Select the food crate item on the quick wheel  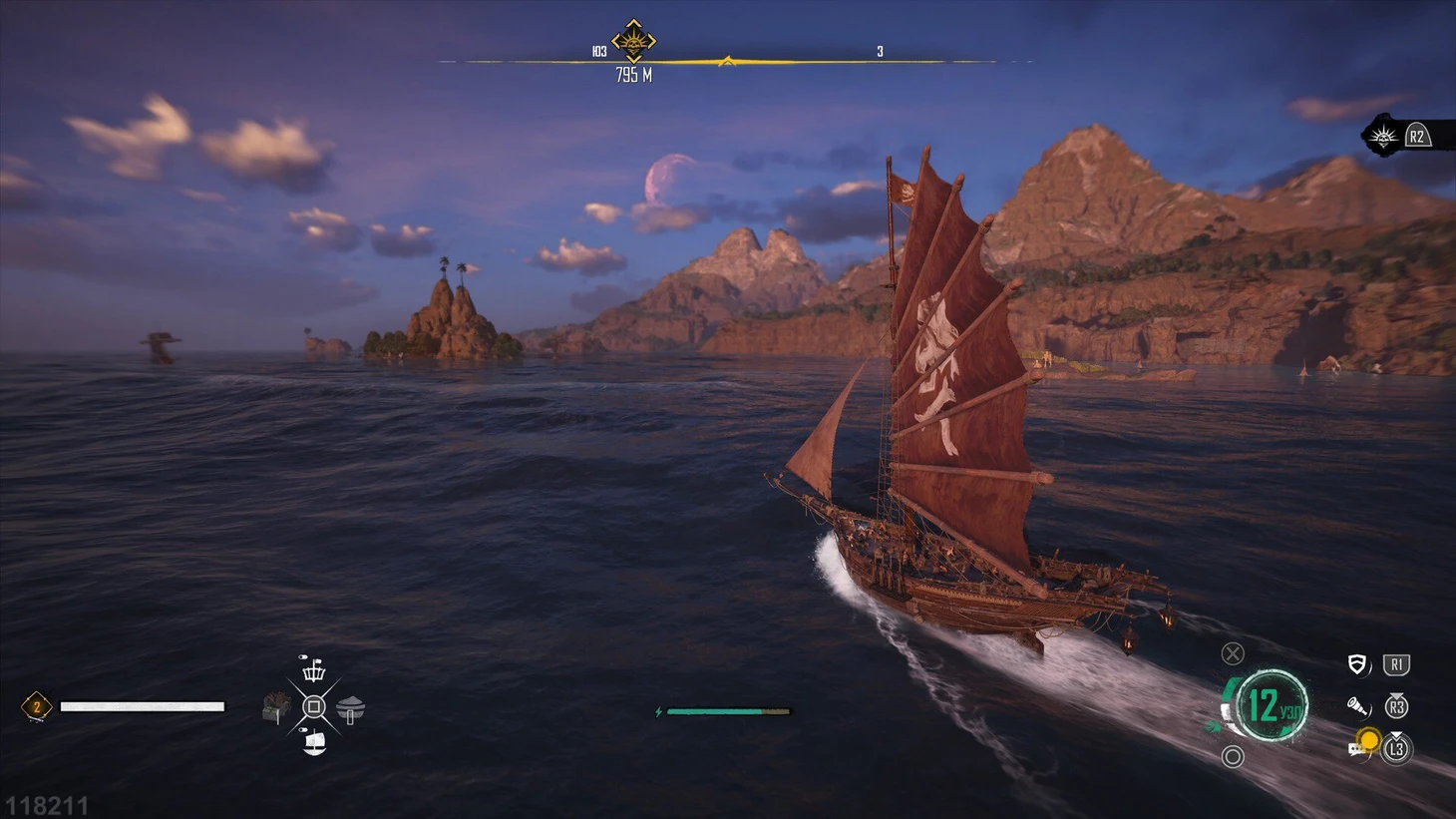pos(277,707)
